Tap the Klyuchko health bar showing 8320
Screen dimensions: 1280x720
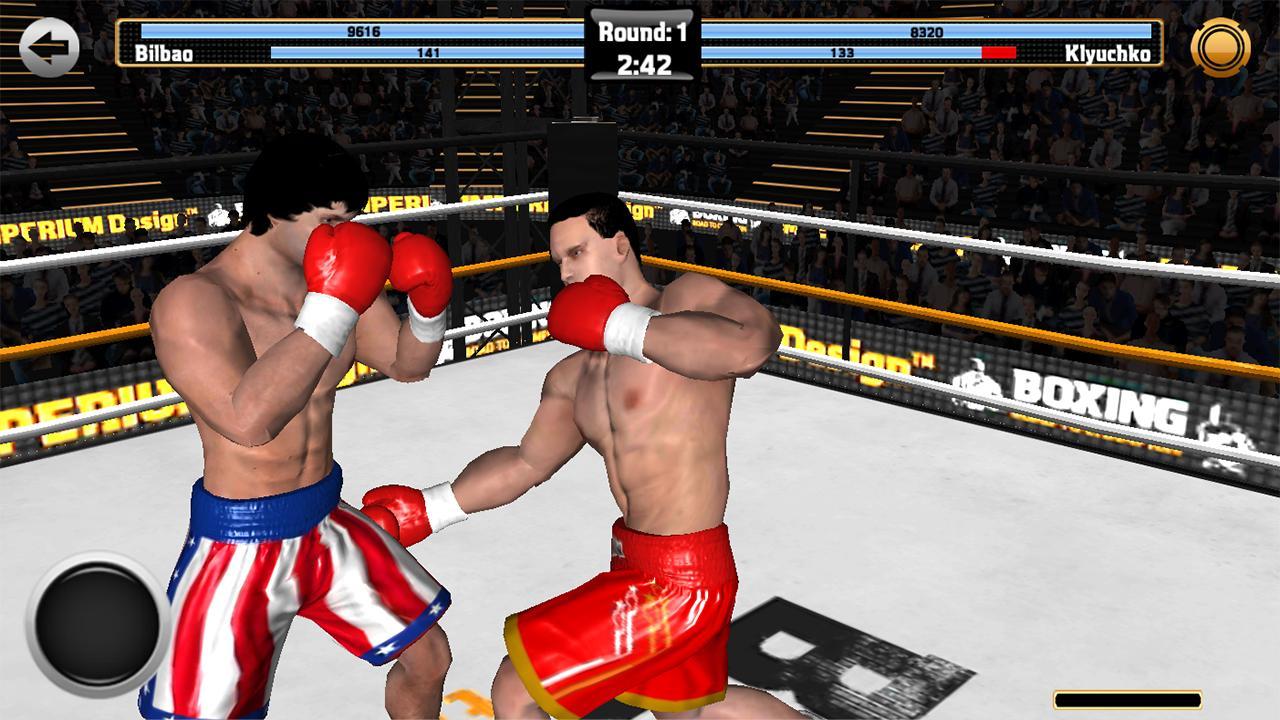point(930,30)
